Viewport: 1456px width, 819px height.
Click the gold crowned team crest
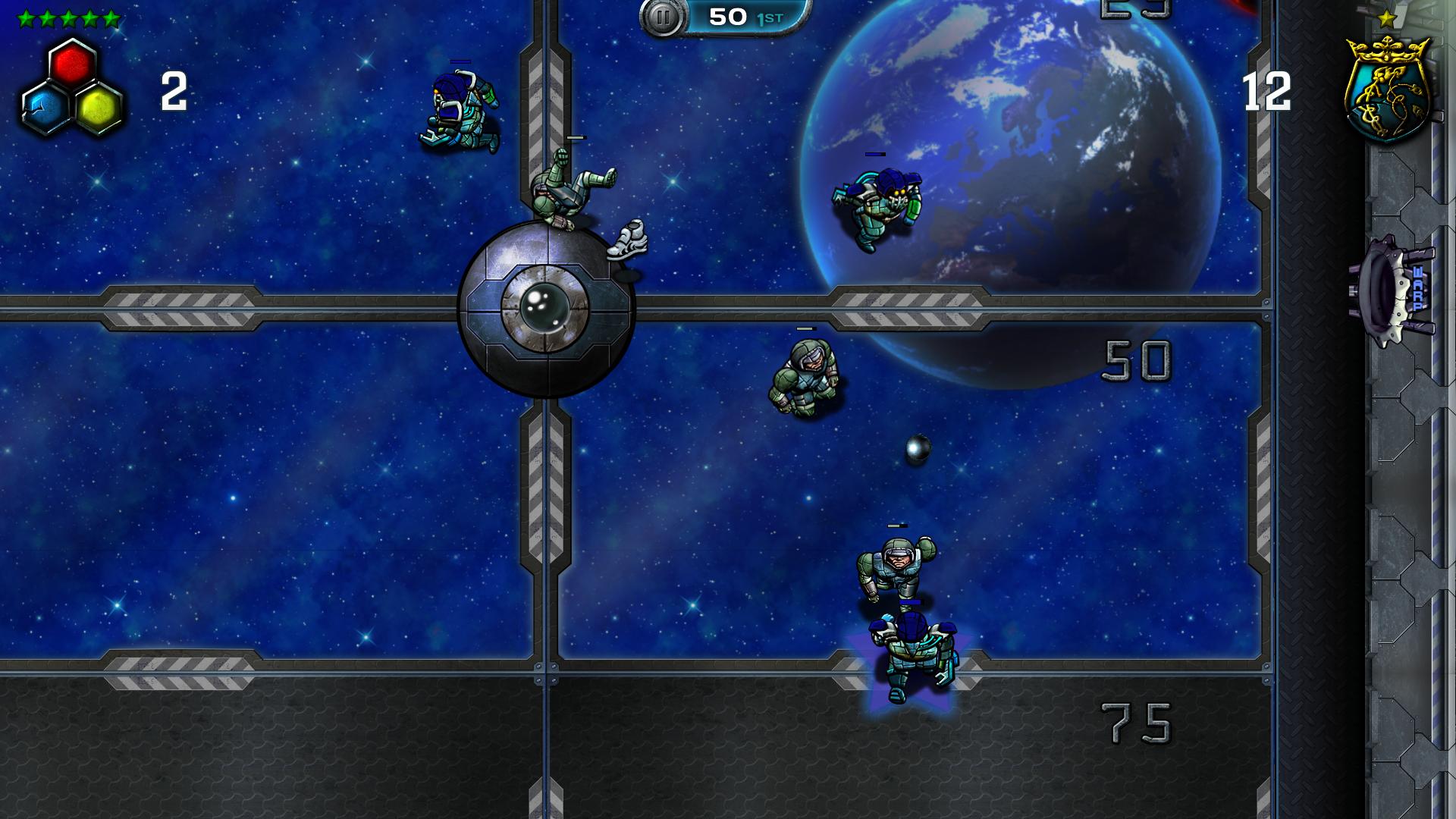pyautogui.click(x=1388, y=89)
